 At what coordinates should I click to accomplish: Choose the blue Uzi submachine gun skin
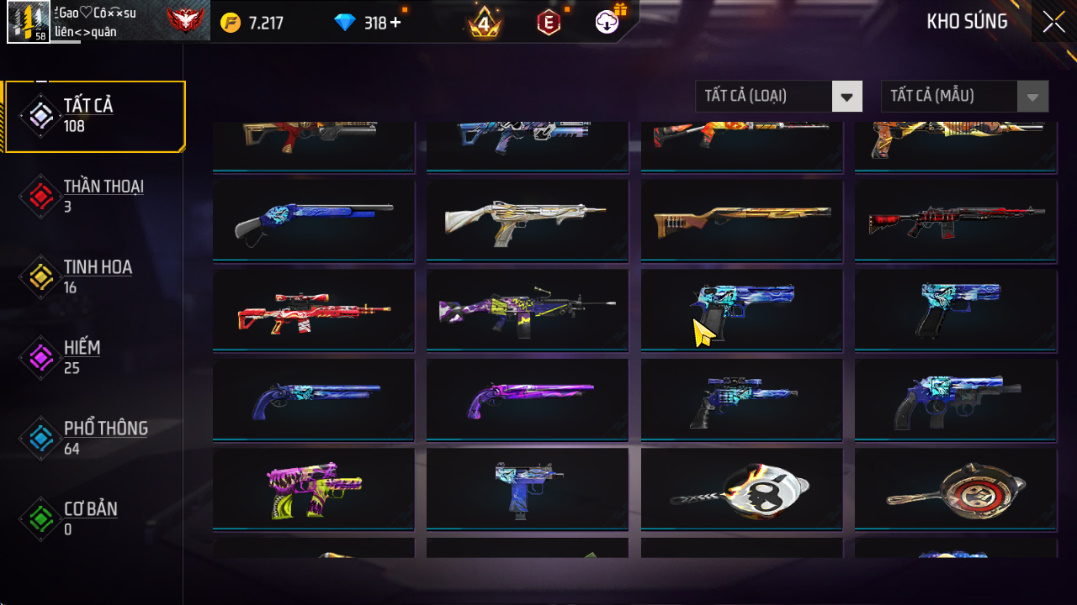pyautogui.click(x=527, y=489)
